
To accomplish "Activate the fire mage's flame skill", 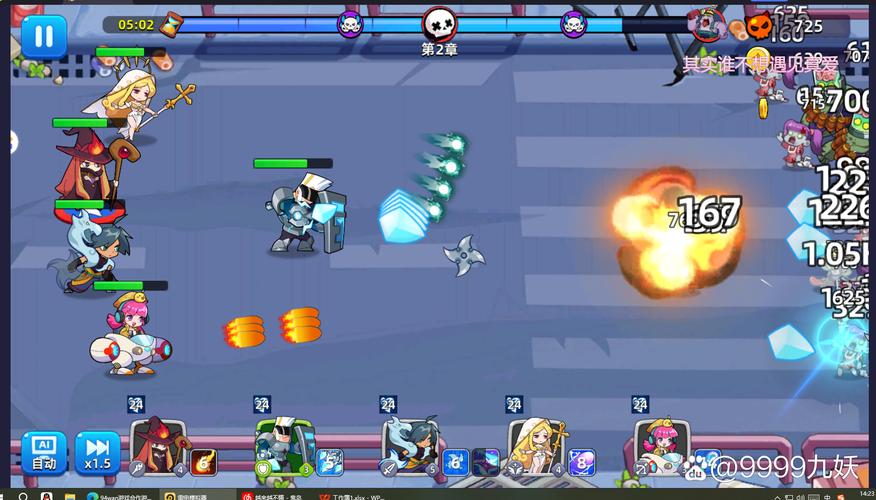I will 204,461.
